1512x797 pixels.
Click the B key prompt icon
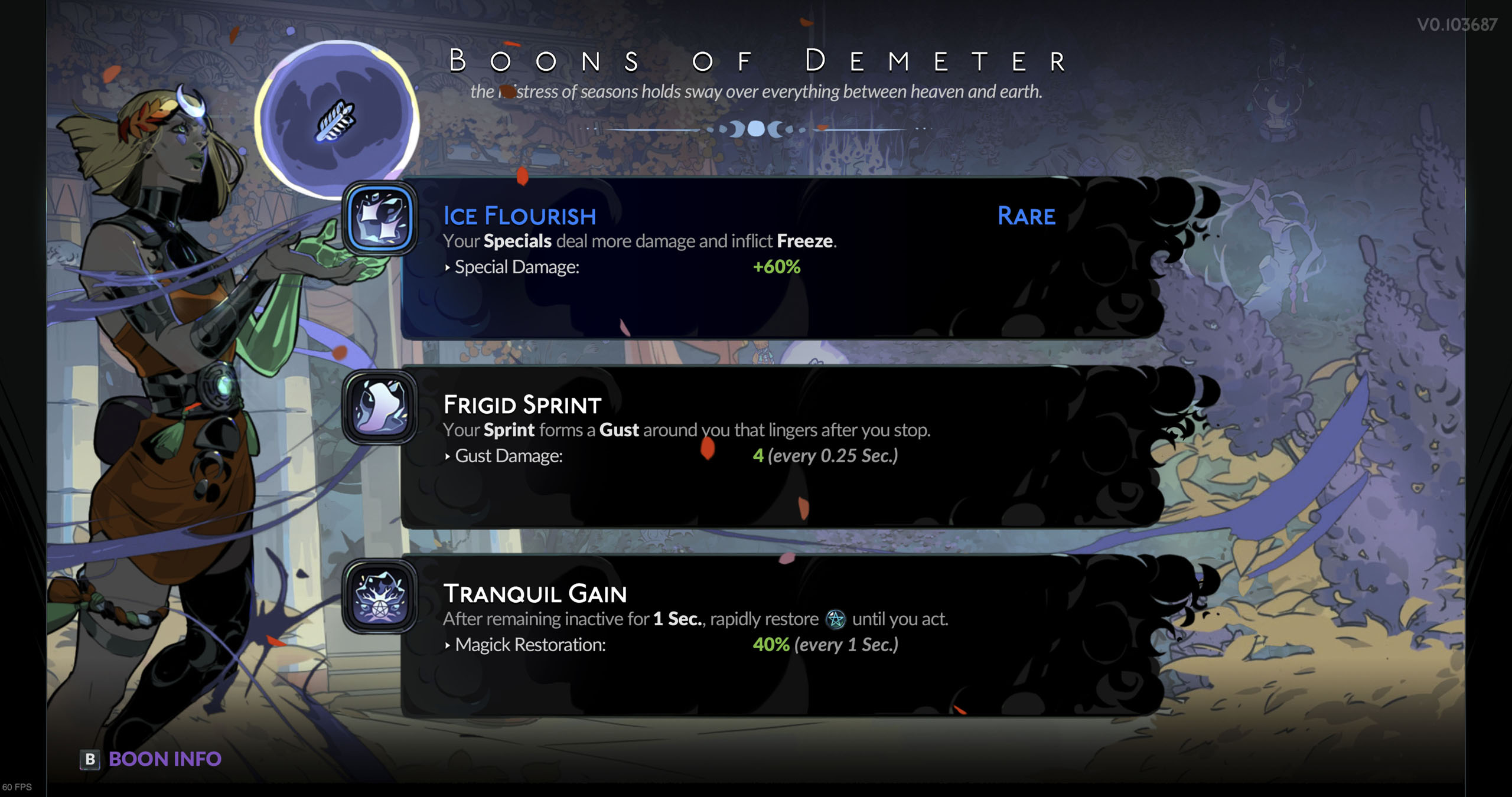[x=90, y=759]
